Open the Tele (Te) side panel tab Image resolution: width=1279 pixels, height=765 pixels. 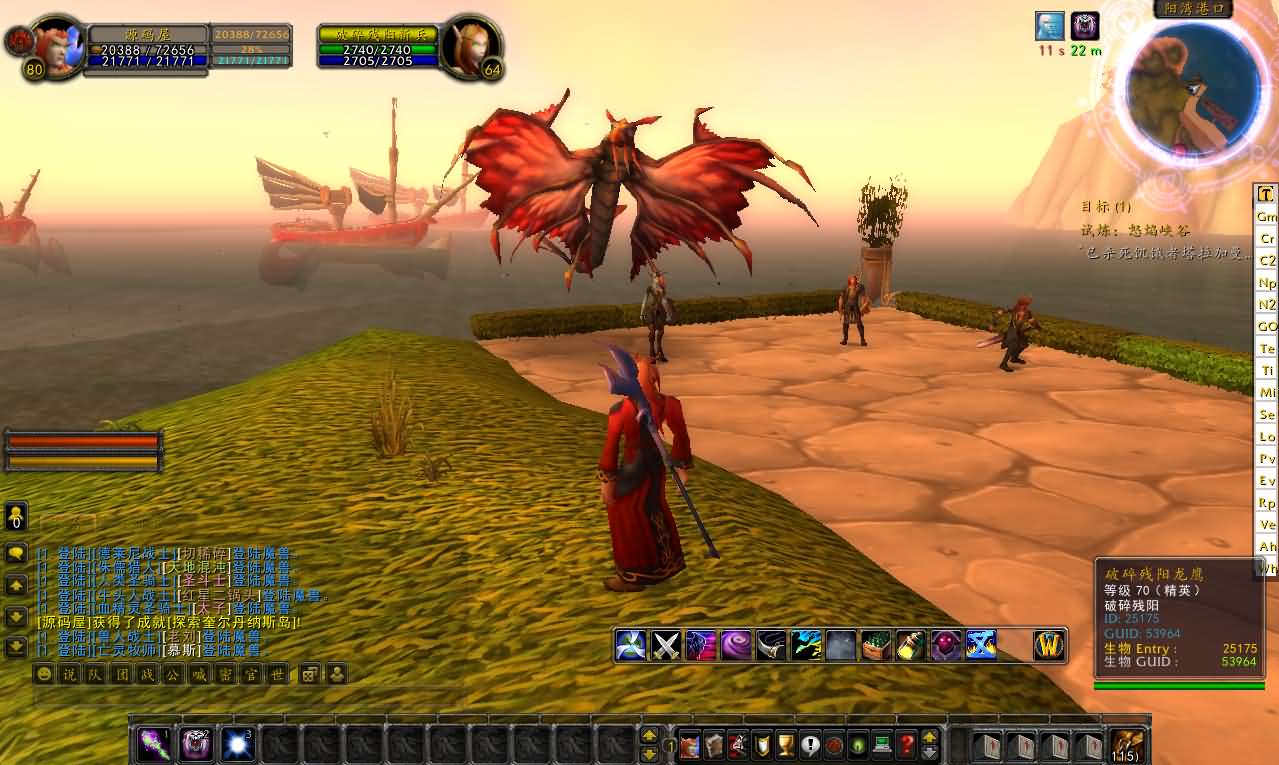1267,349
